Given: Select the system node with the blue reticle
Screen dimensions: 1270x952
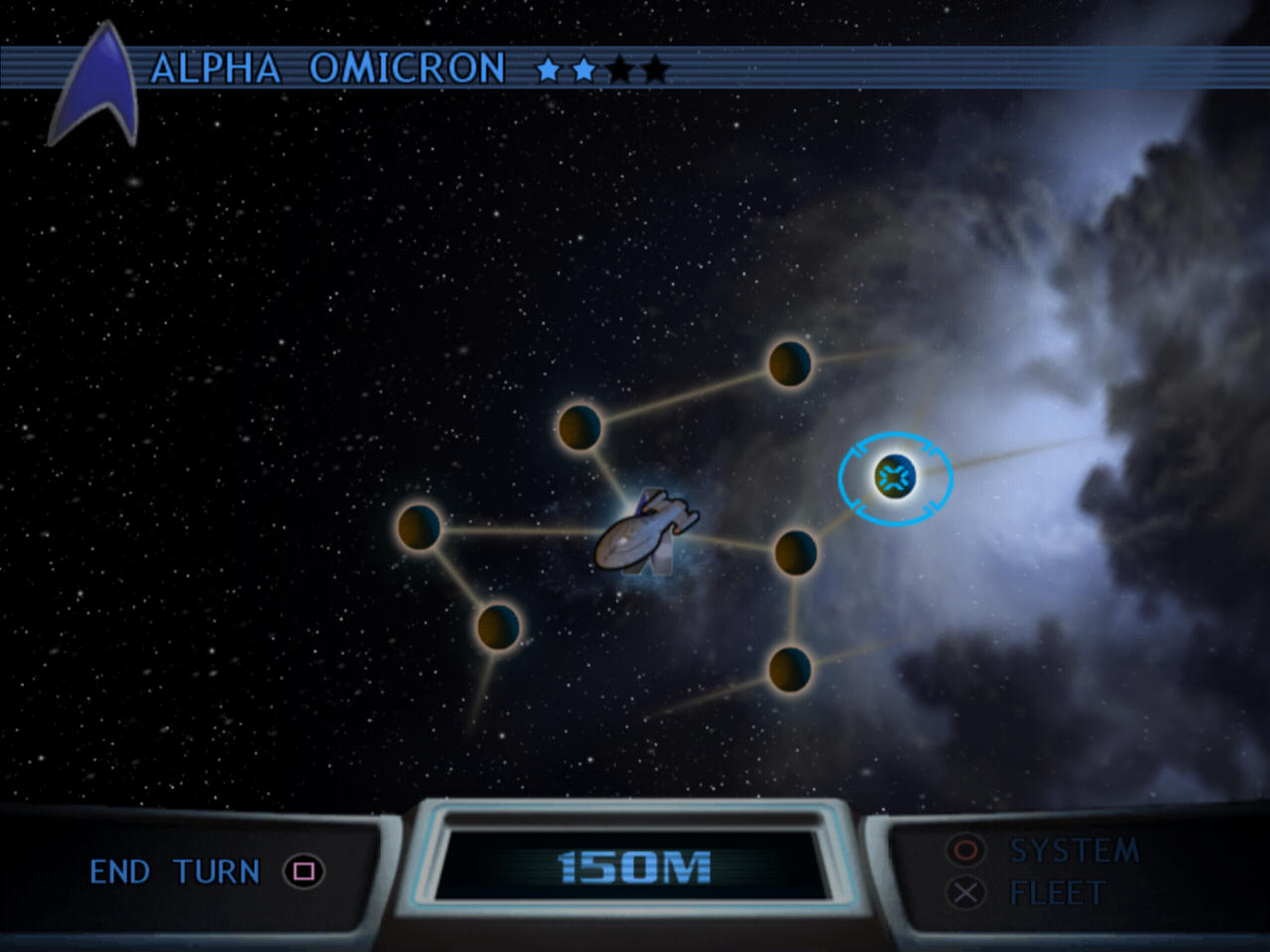Looking at the screenshot, I should (x=895, y=478).
